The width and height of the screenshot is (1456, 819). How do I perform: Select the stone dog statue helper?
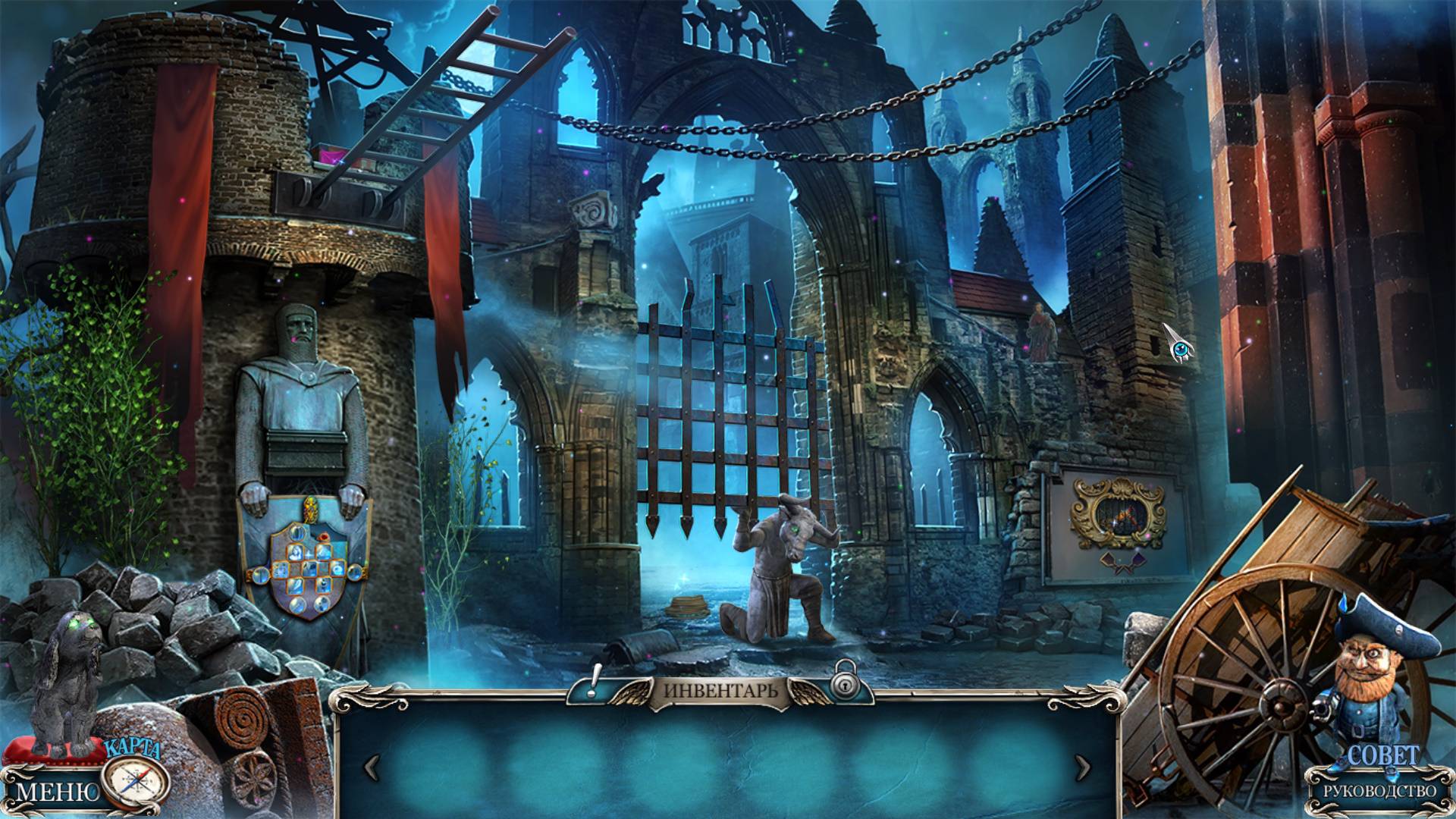[67, 682]
